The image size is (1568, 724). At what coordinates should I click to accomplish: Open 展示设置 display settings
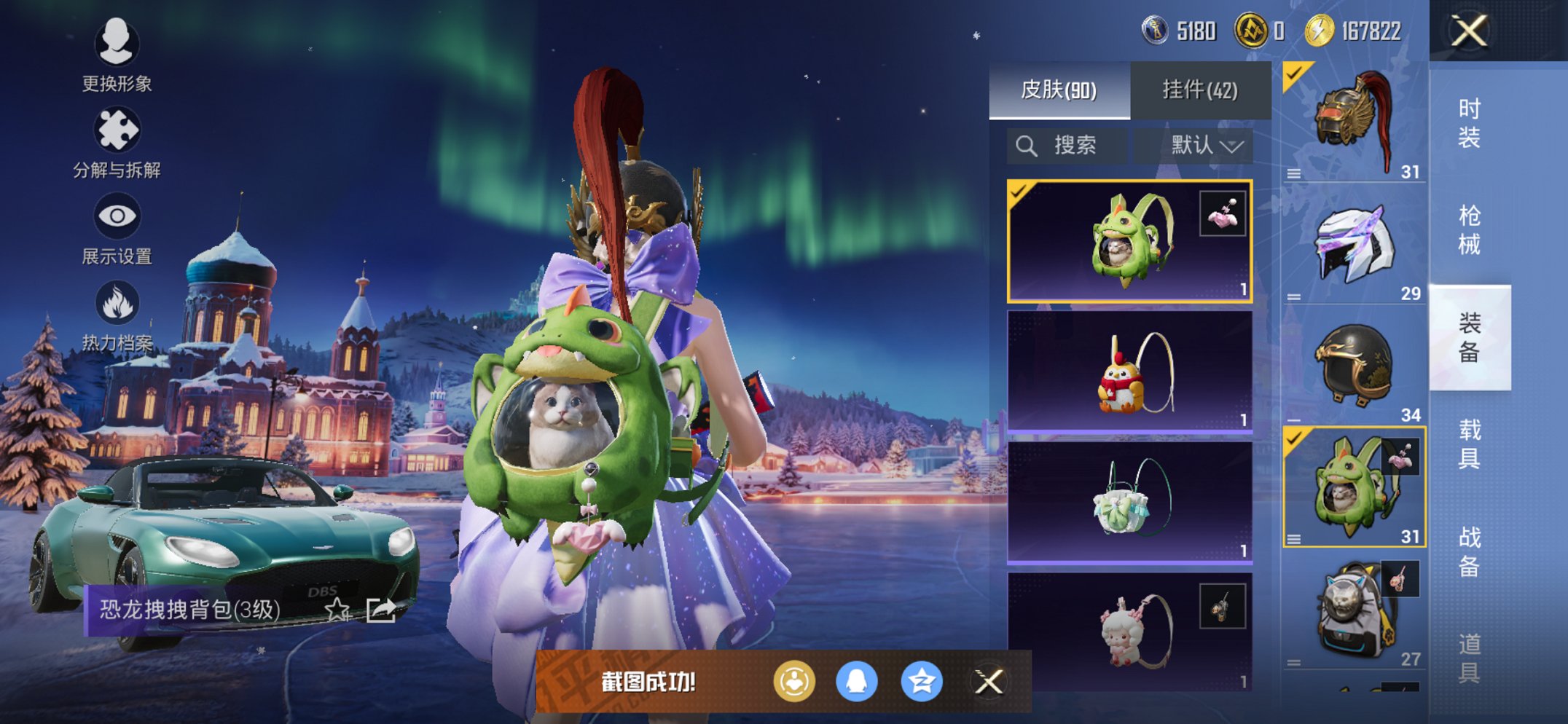tap(117, 229)
